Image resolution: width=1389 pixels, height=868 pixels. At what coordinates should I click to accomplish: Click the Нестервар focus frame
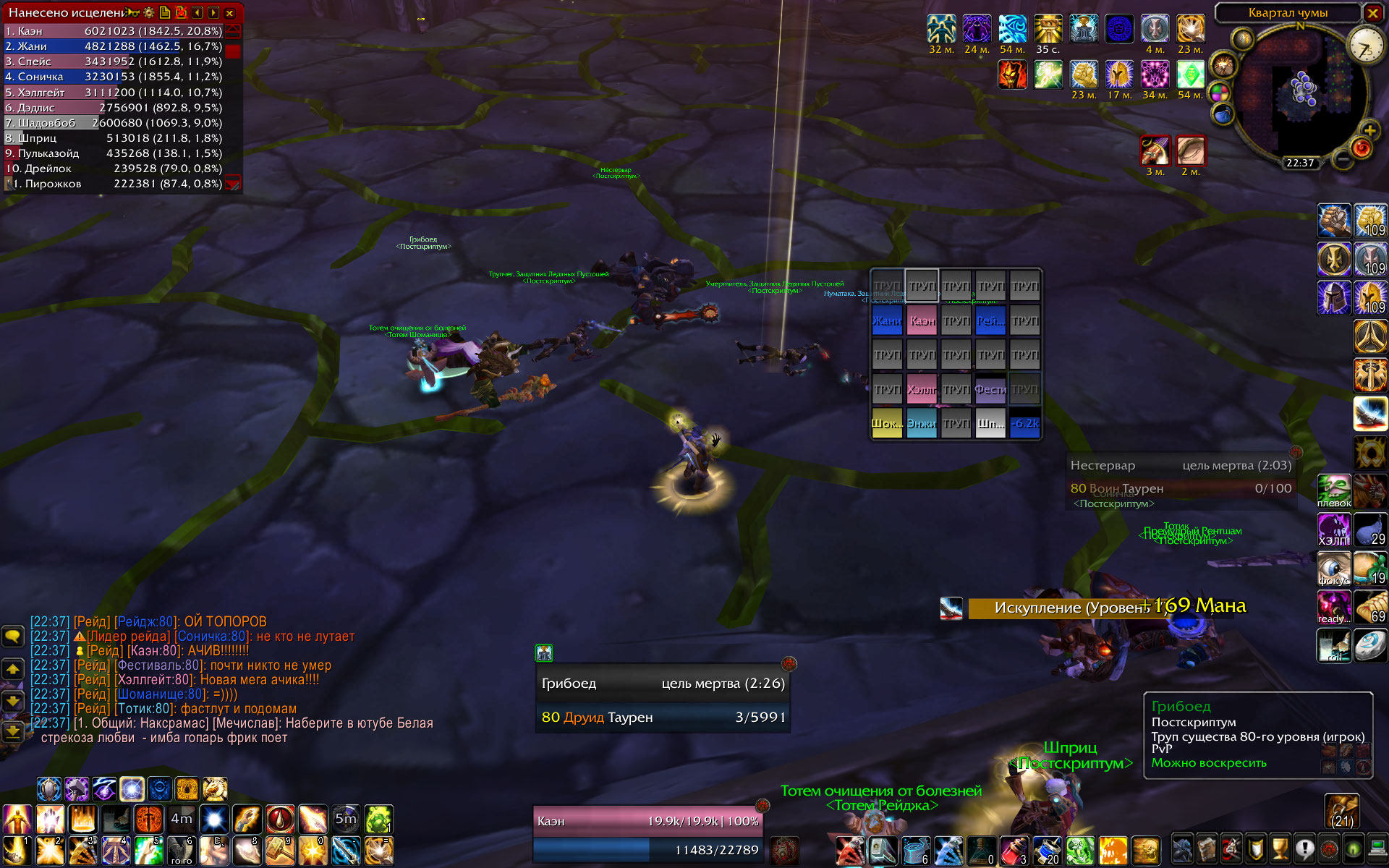pos(1180,477)
